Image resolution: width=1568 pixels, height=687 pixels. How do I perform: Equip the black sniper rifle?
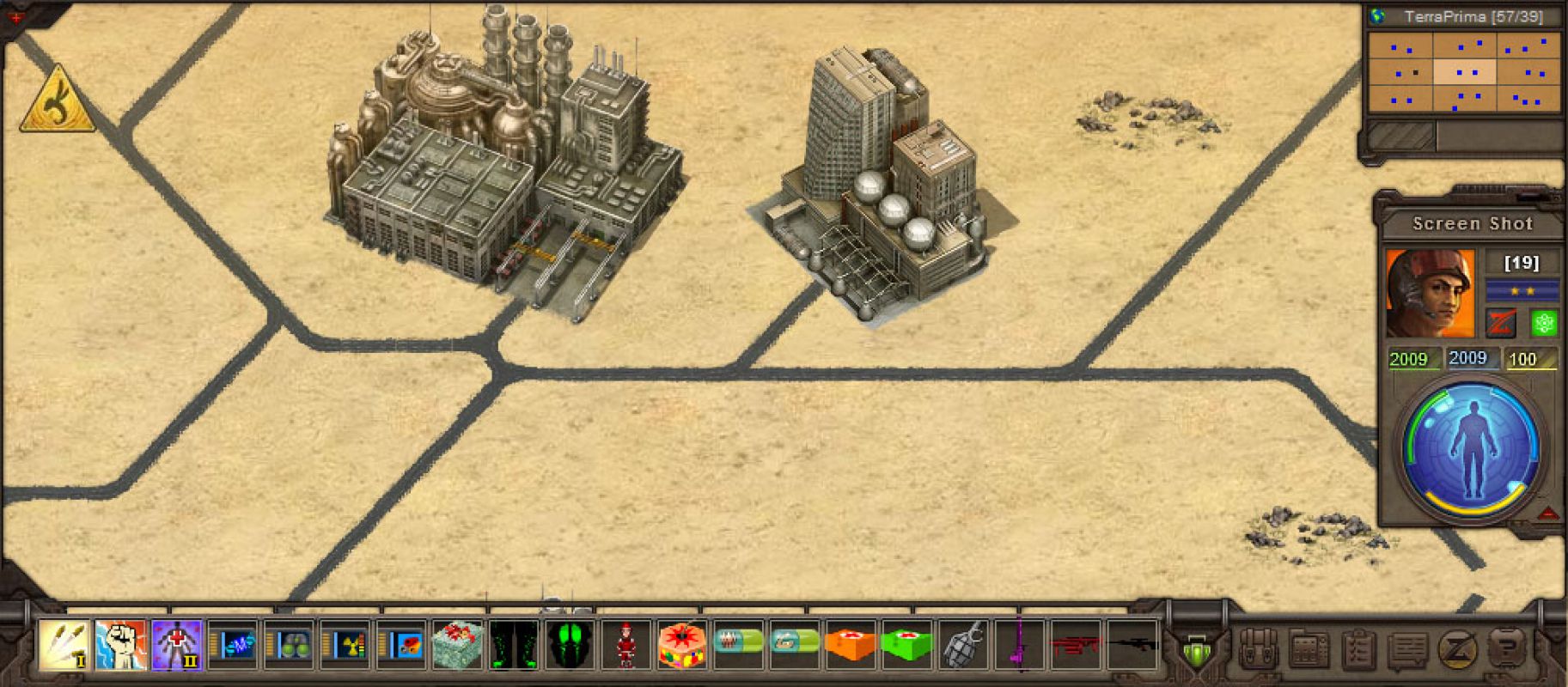tap(1132, 645)
